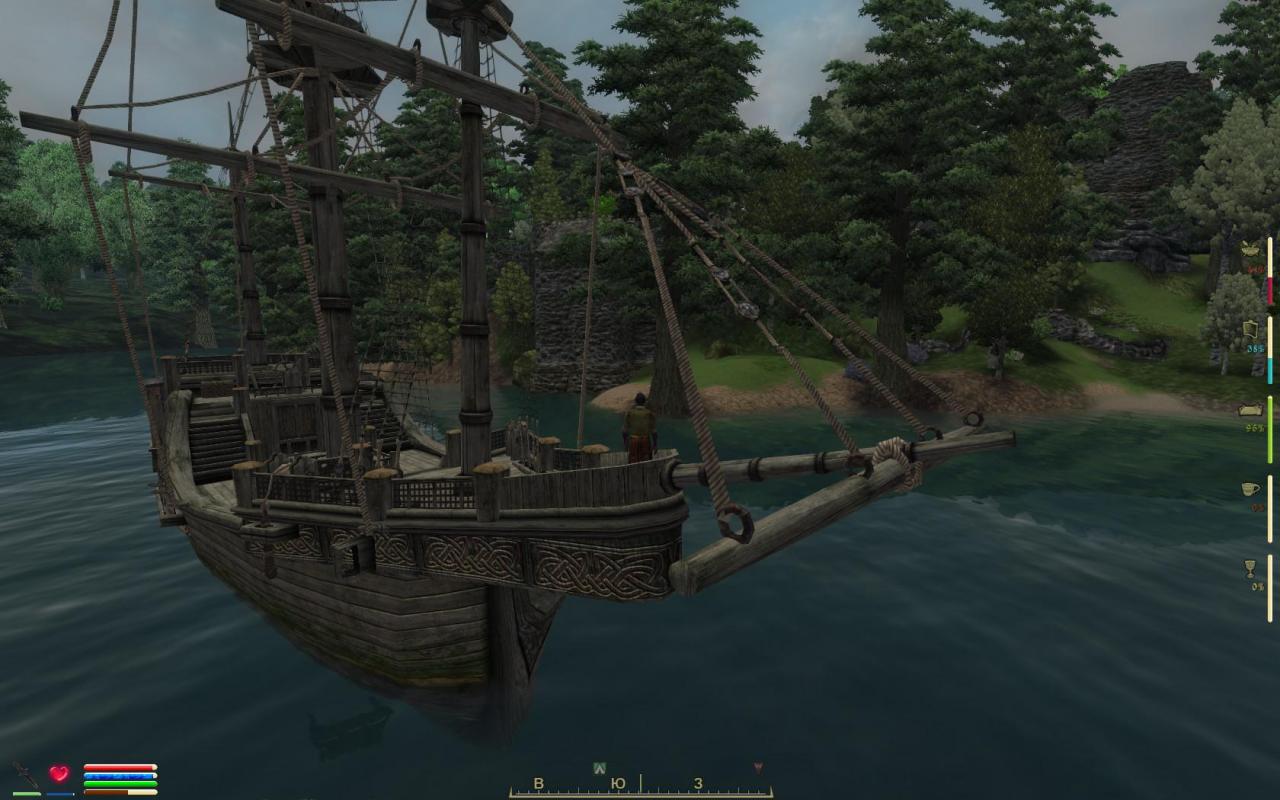Viewport: 1280px width, 800px height.
Task: Click the food bowl hunger icon
Action: [1250, 249]
